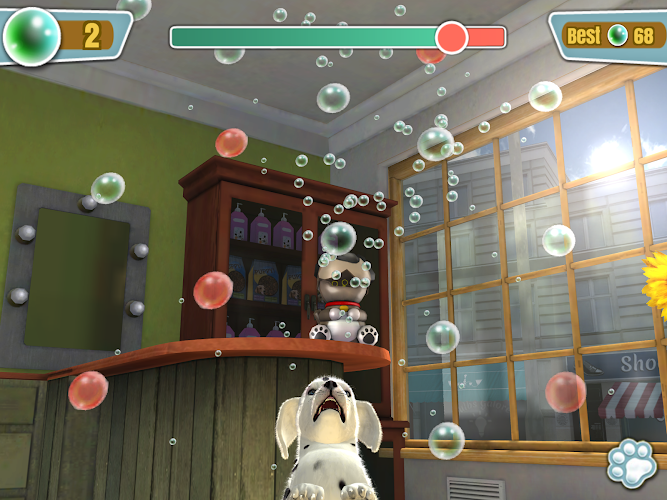
Task: Tap the paw print button
Action: coord(633,463)
